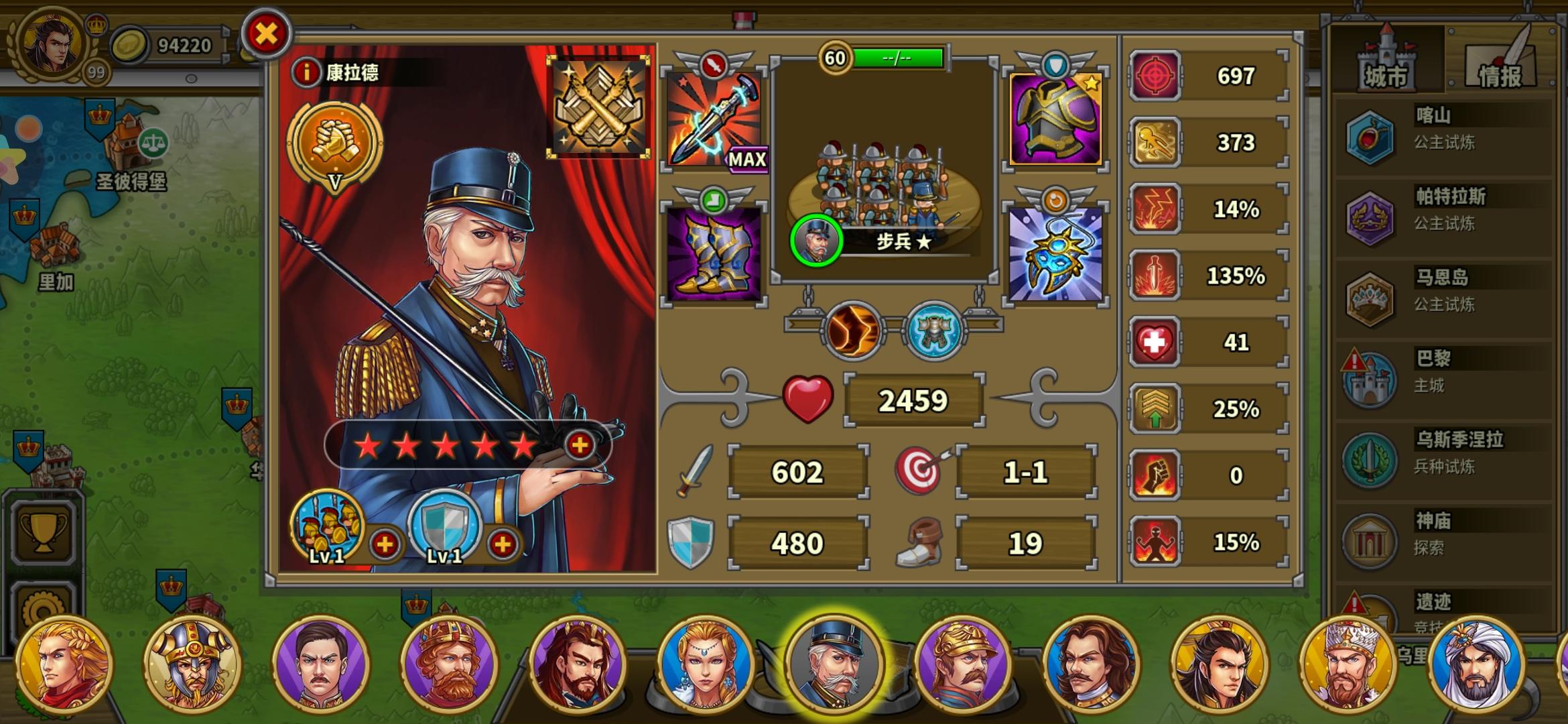The width and height of the screenshot is (1568, 724).
Task: Add a star with the plus button
Action: pyautogui.click(x=580, y=444)
